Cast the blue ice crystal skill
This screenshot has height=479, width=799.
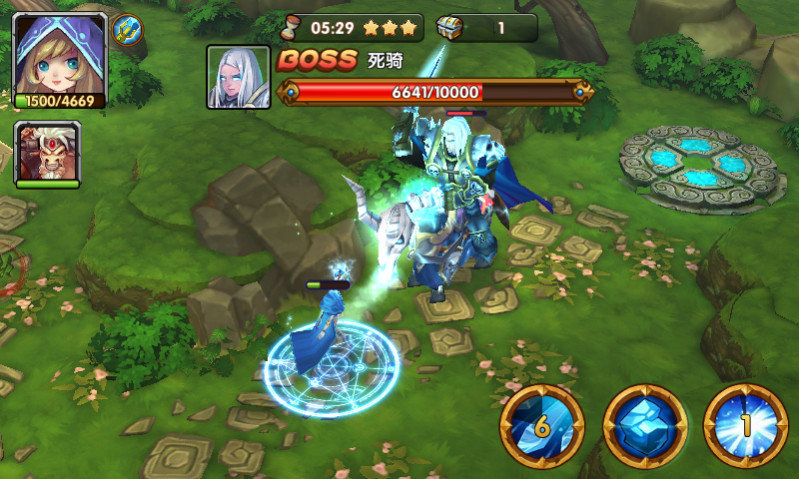(645, 427)
